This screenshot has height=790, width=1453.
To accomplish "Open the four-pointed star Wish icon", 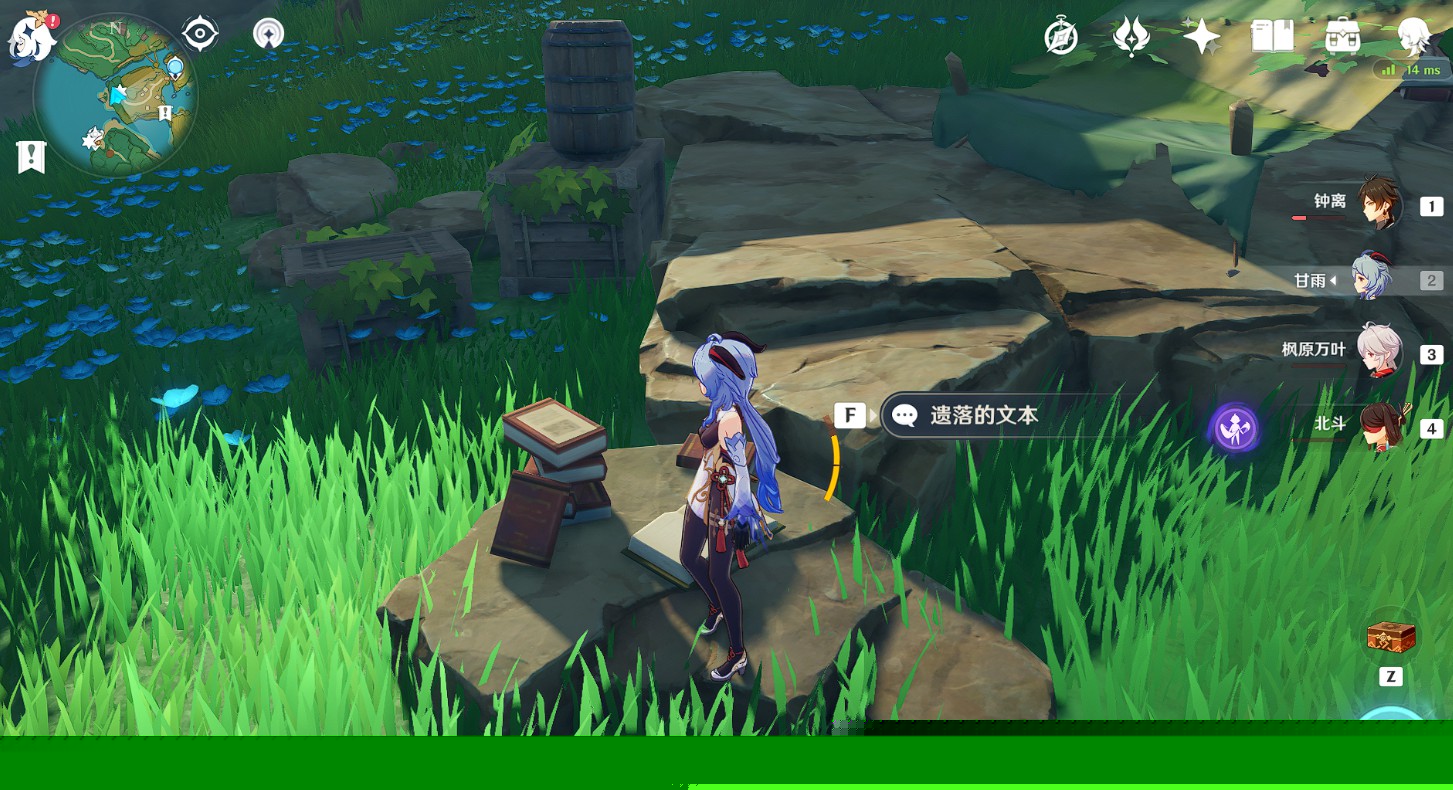I will 1201,38.
